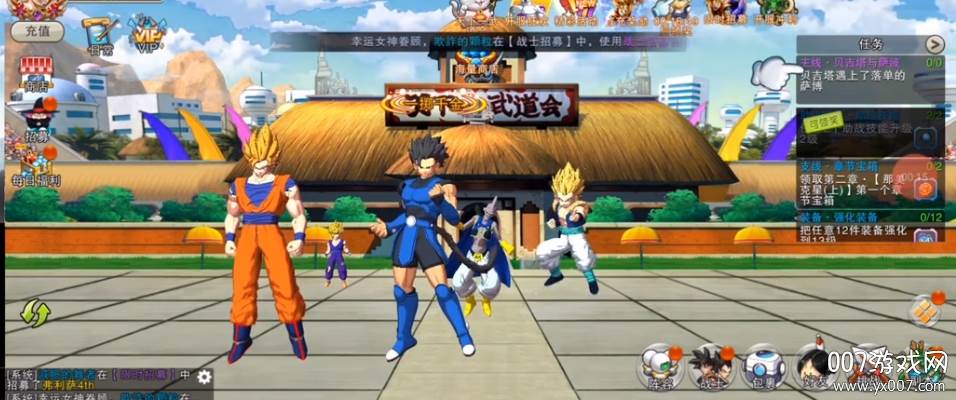Open chat settings with the gear icon
Image resolution: width=956 pixels, height=400 pixels.
[205, 377]
